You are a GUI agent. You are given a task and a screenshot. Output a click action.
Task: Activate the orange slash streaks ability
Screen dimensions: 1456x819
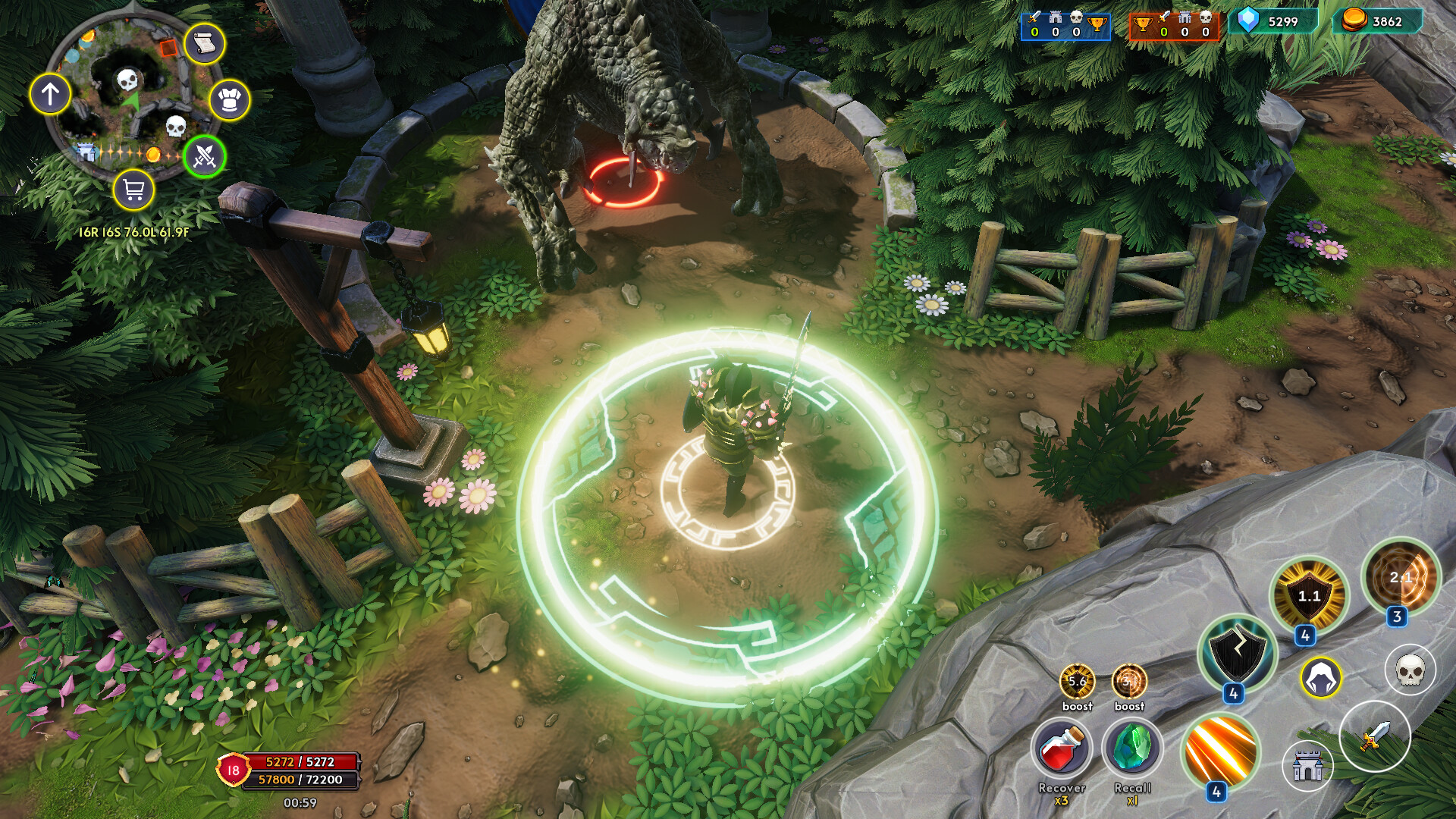pos(1220,752)
